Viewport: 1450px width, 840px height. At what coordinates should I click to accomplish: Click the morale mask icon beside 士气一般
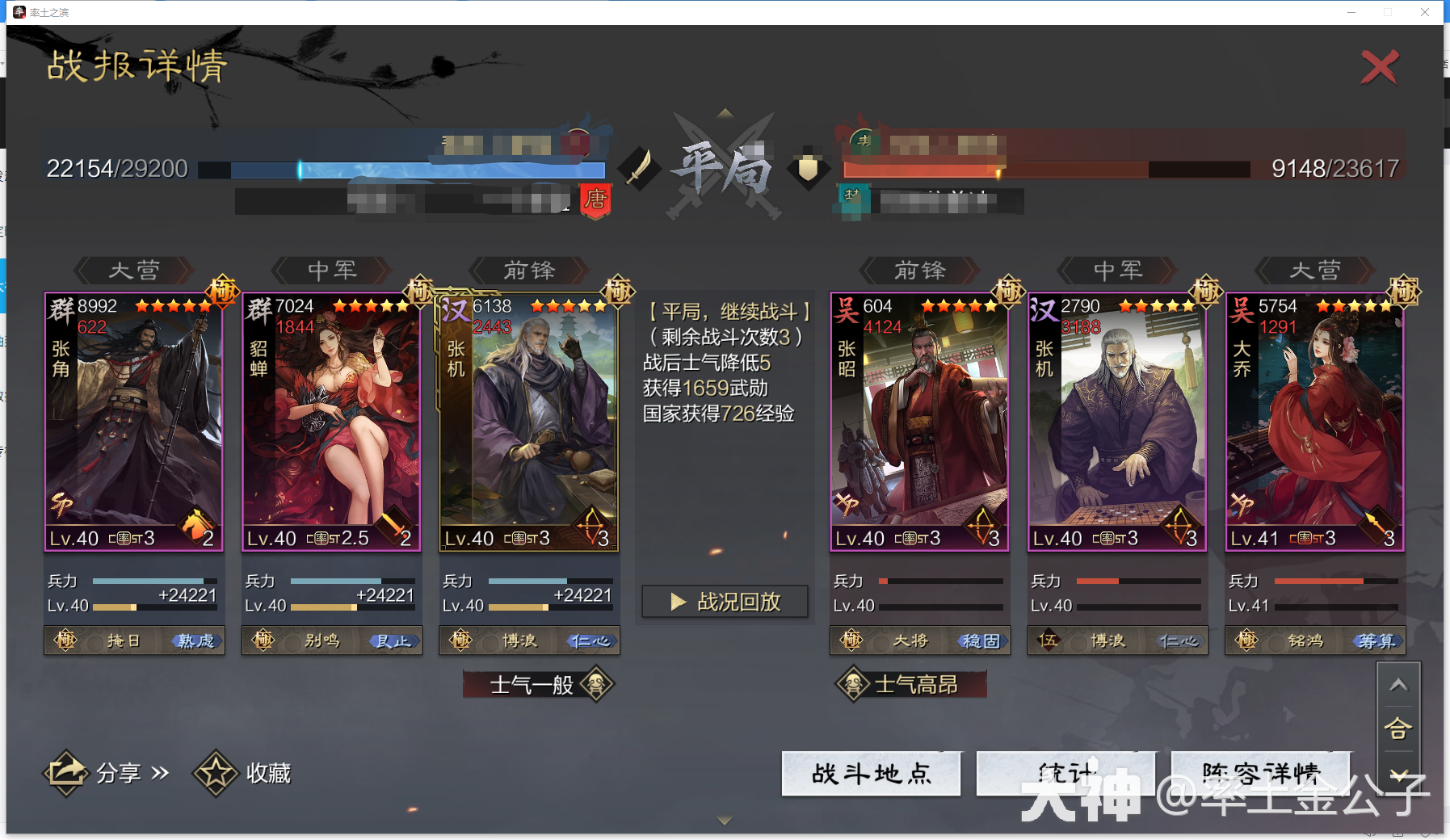595,684
